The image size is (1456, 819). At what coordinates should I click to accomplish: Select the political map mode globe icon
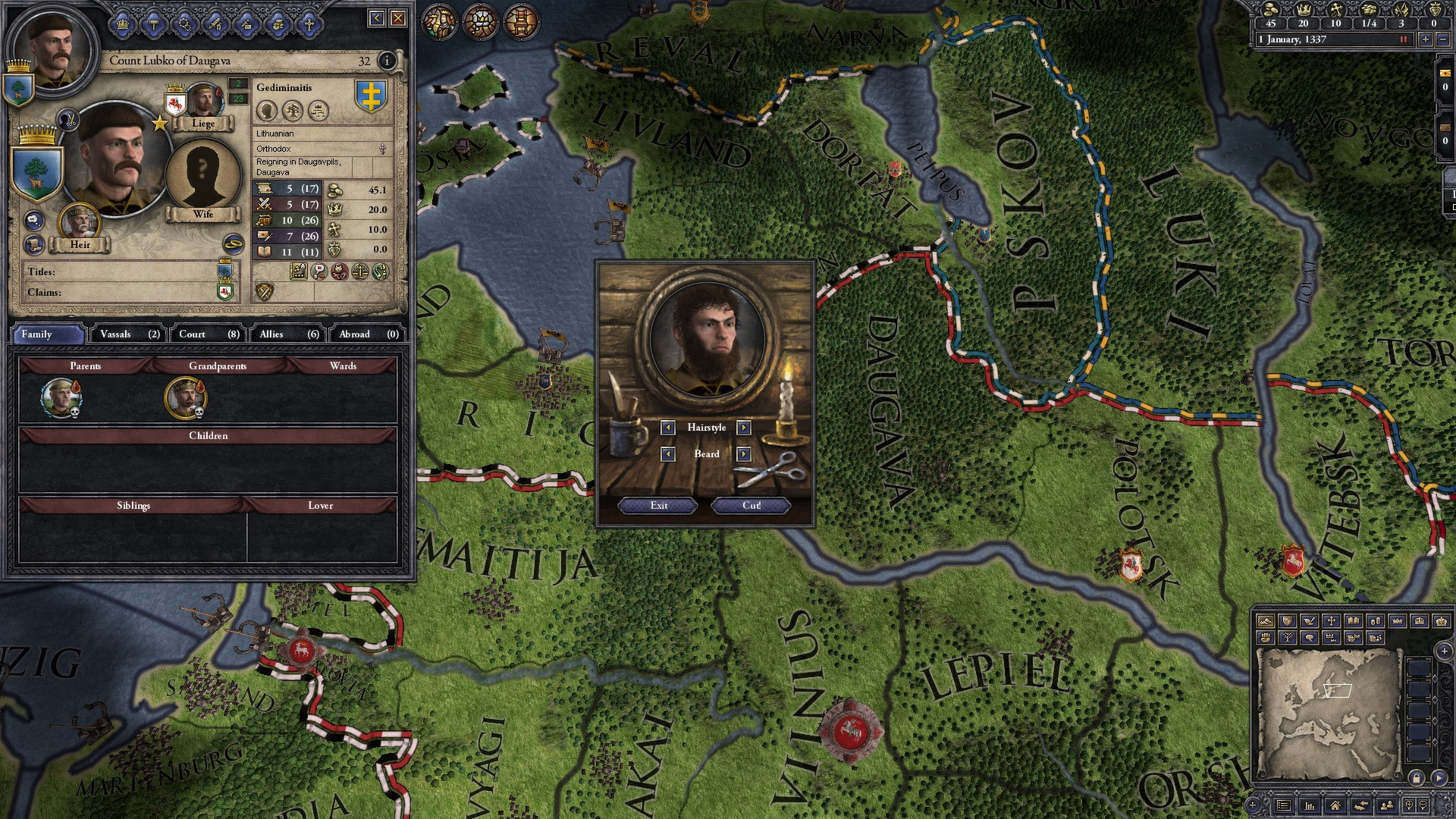click(1287, 622)
